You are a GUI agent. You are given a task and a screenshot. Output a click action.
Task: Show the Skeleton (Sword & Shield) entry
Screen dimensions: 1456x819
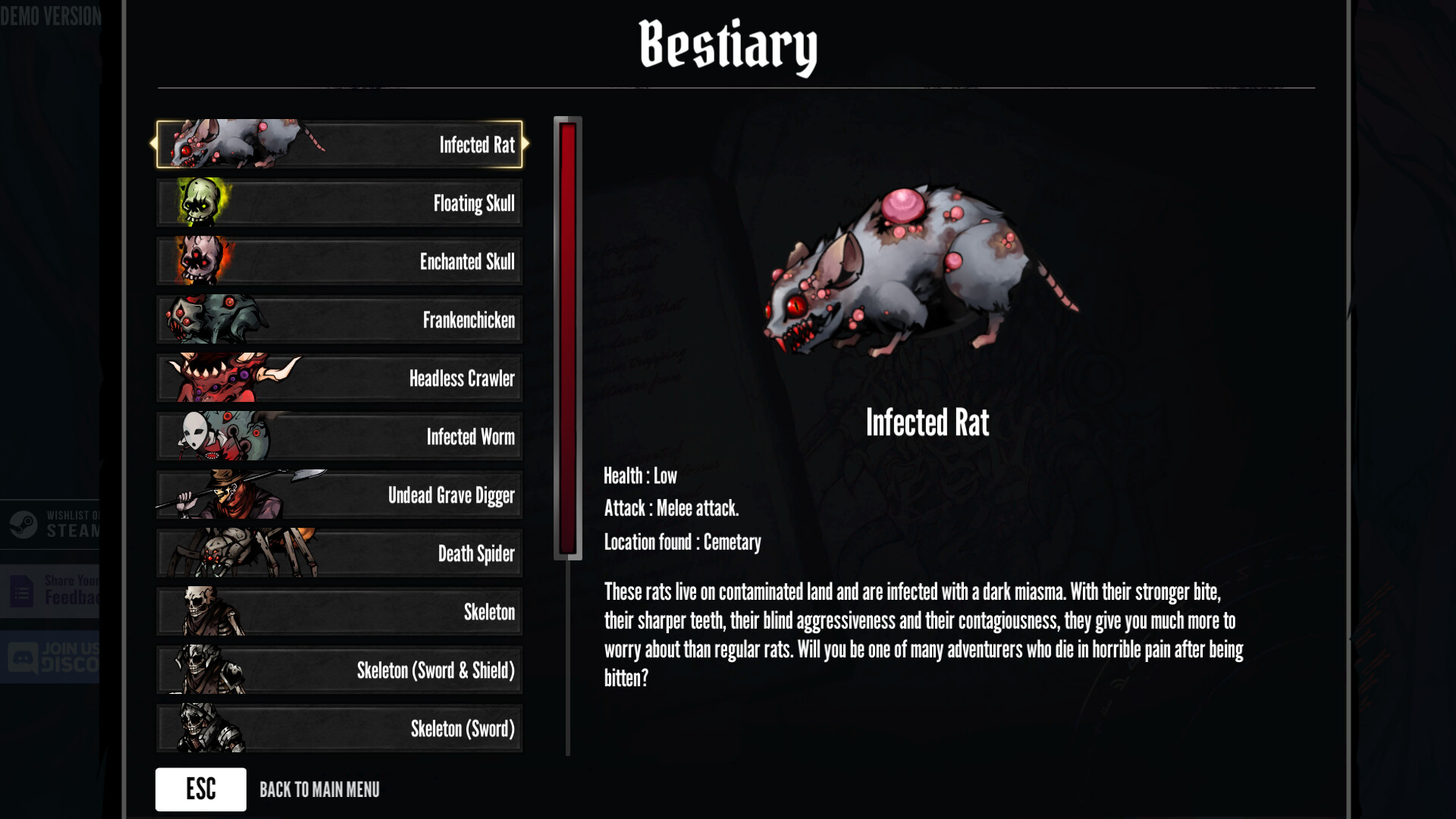339,670
